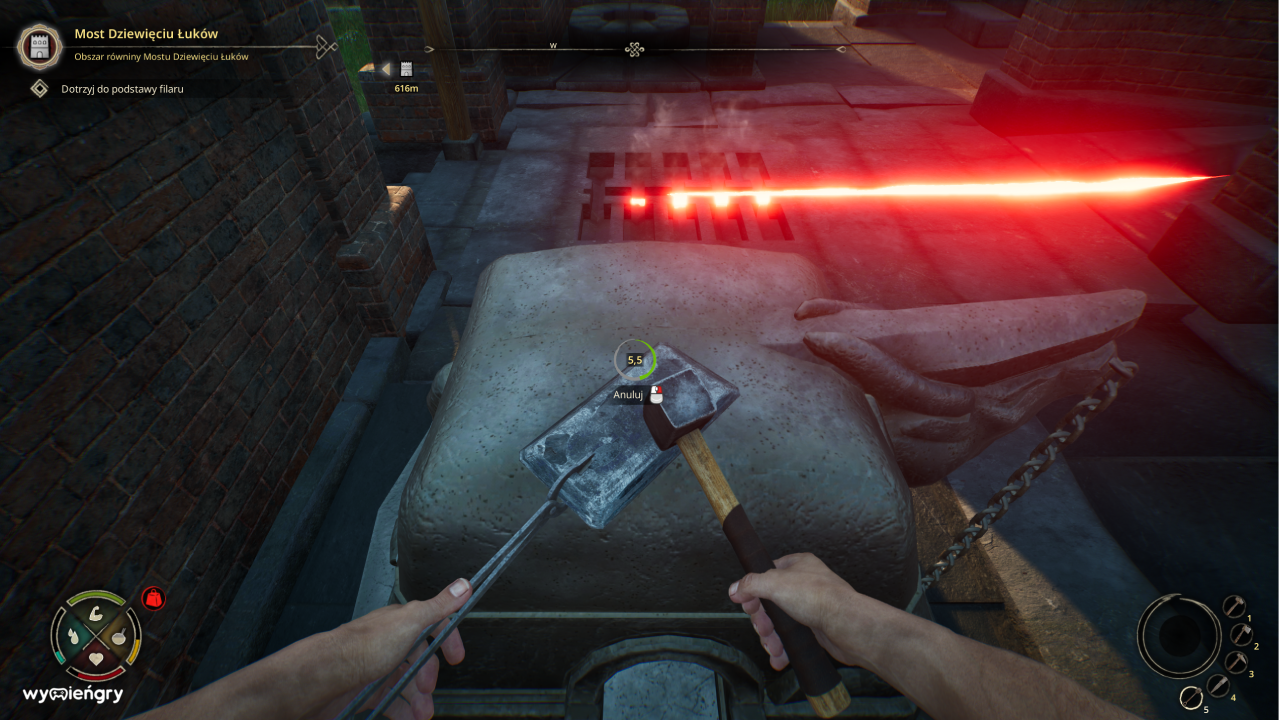Image resolution: width=1279 pixels, height=720 pixels.
Task: Select the chisel in hotbar slot 4
Action: [x=1218, y=686]
